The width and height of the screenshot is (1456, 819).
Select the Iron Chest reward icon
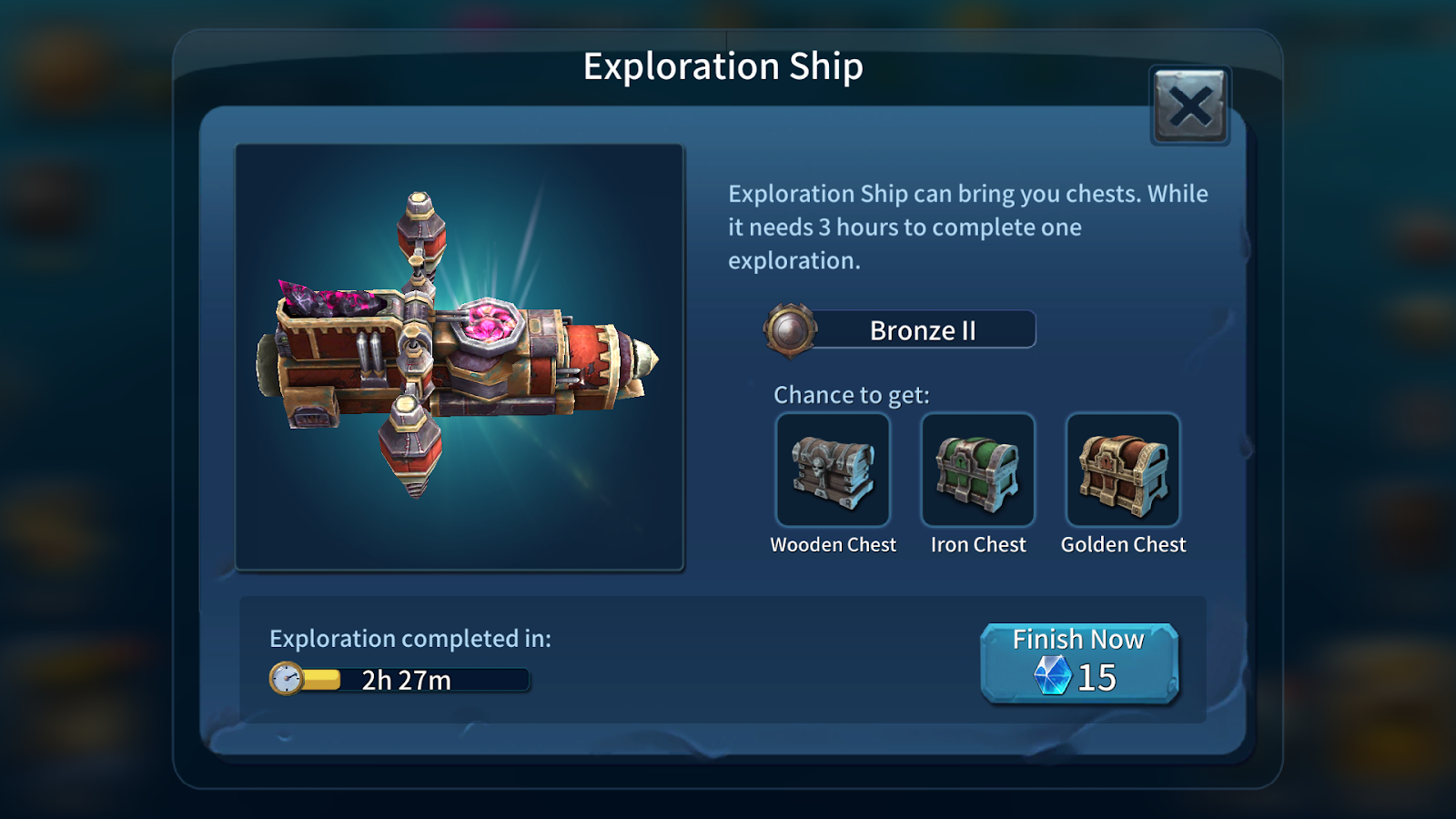[x=978, y=470]
